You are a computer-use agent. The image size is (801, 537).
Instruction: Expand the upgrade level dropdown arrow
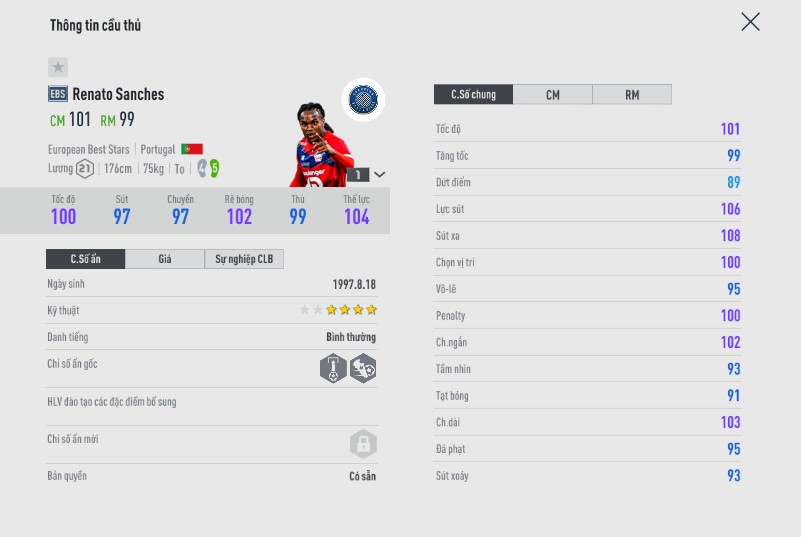pos(380,174)
